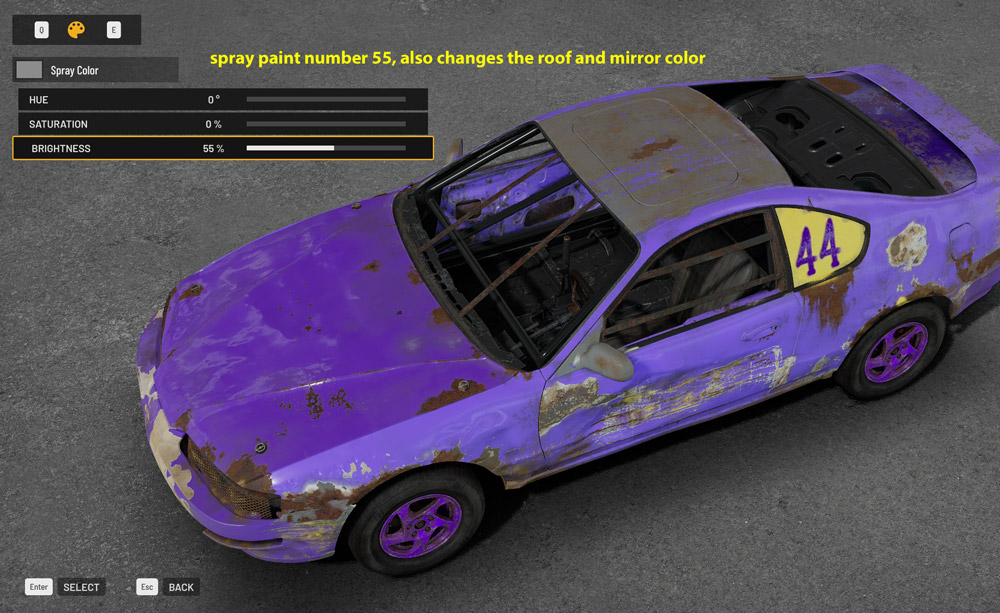Click the gray Spray Color swatch
Image resolution: width=1000 pixels, height=613 pixels.
click(29, 70)
